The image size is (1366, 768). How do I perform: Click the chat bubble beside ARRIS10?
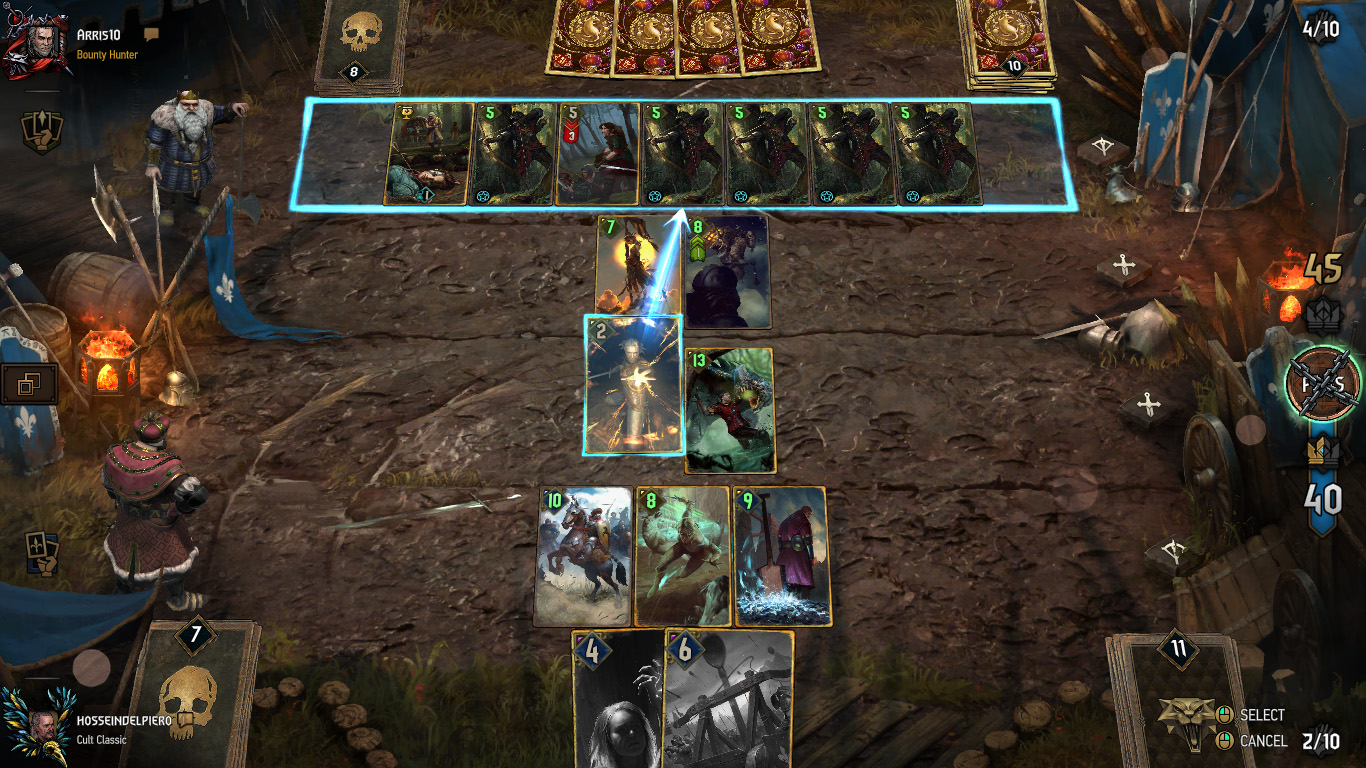[149, 33]
